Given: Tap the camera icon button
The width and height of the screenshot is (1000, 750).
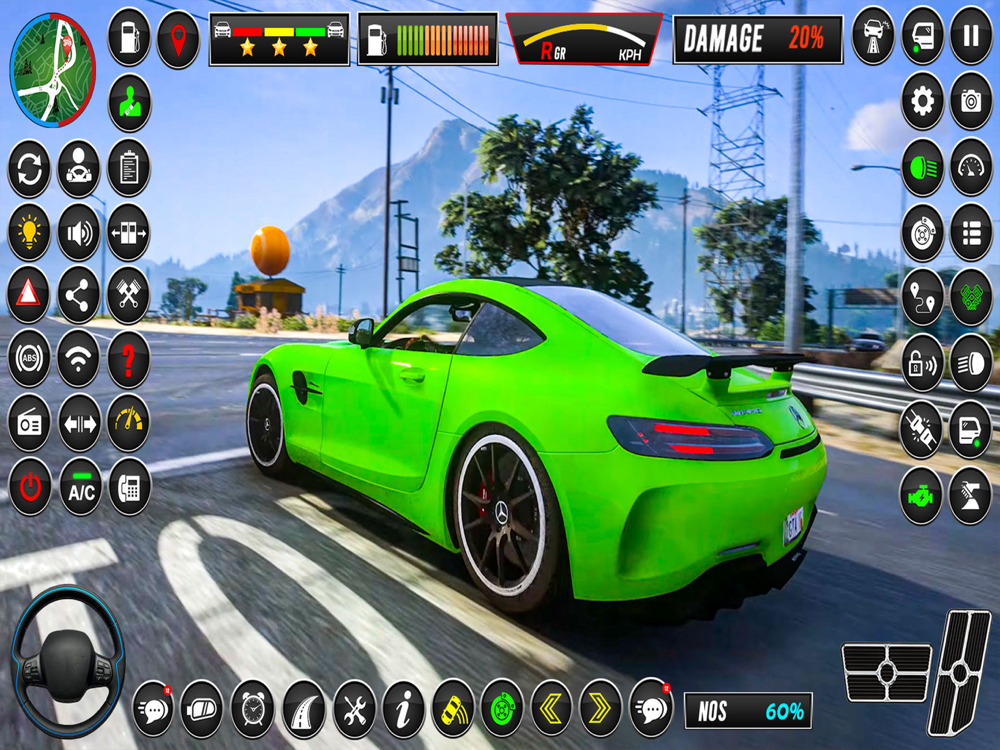Looking at the screenshot, I should click(970, 101).
